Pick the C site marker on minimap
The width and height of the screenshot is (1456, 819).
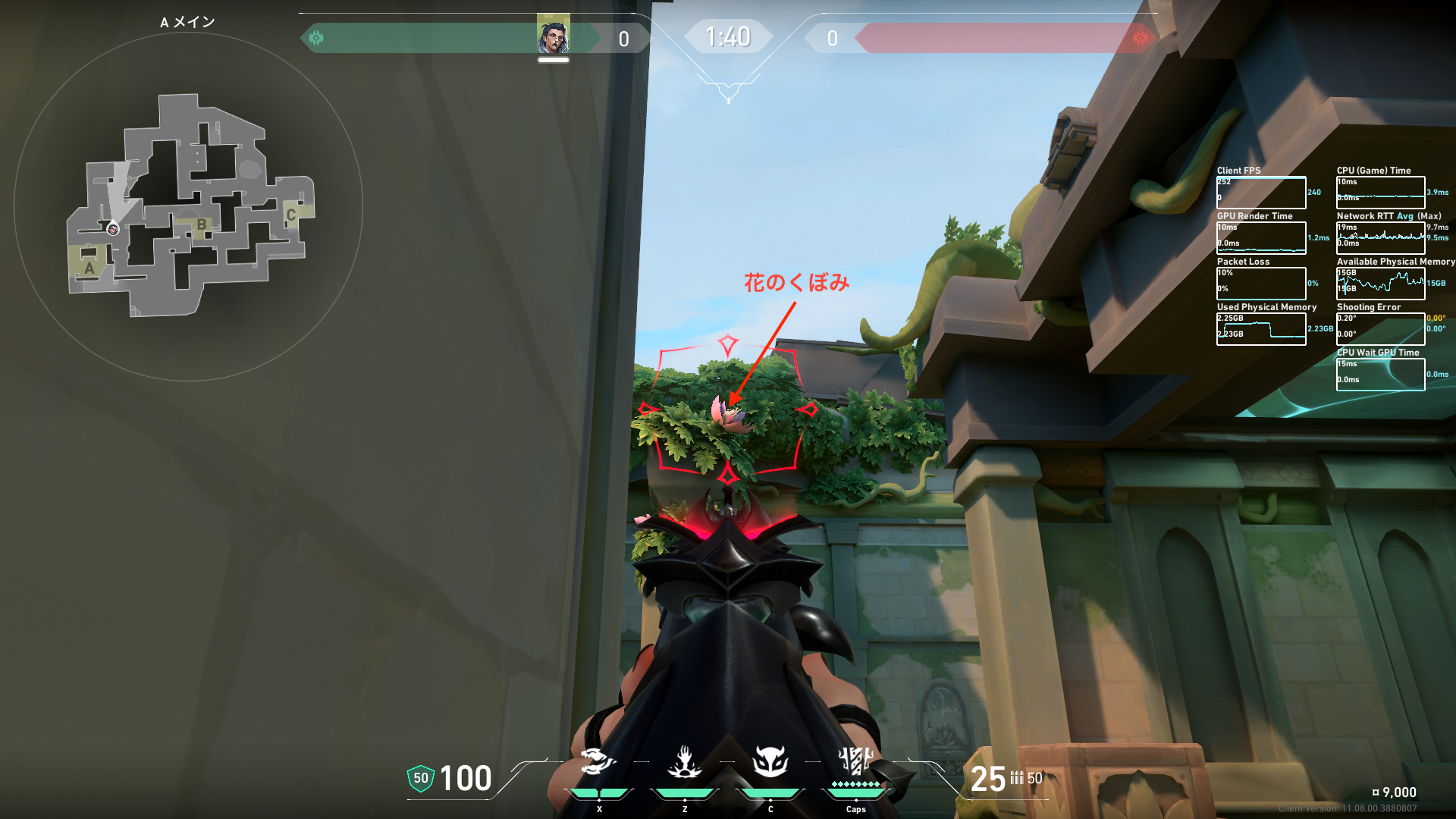[x=290, y=215]
